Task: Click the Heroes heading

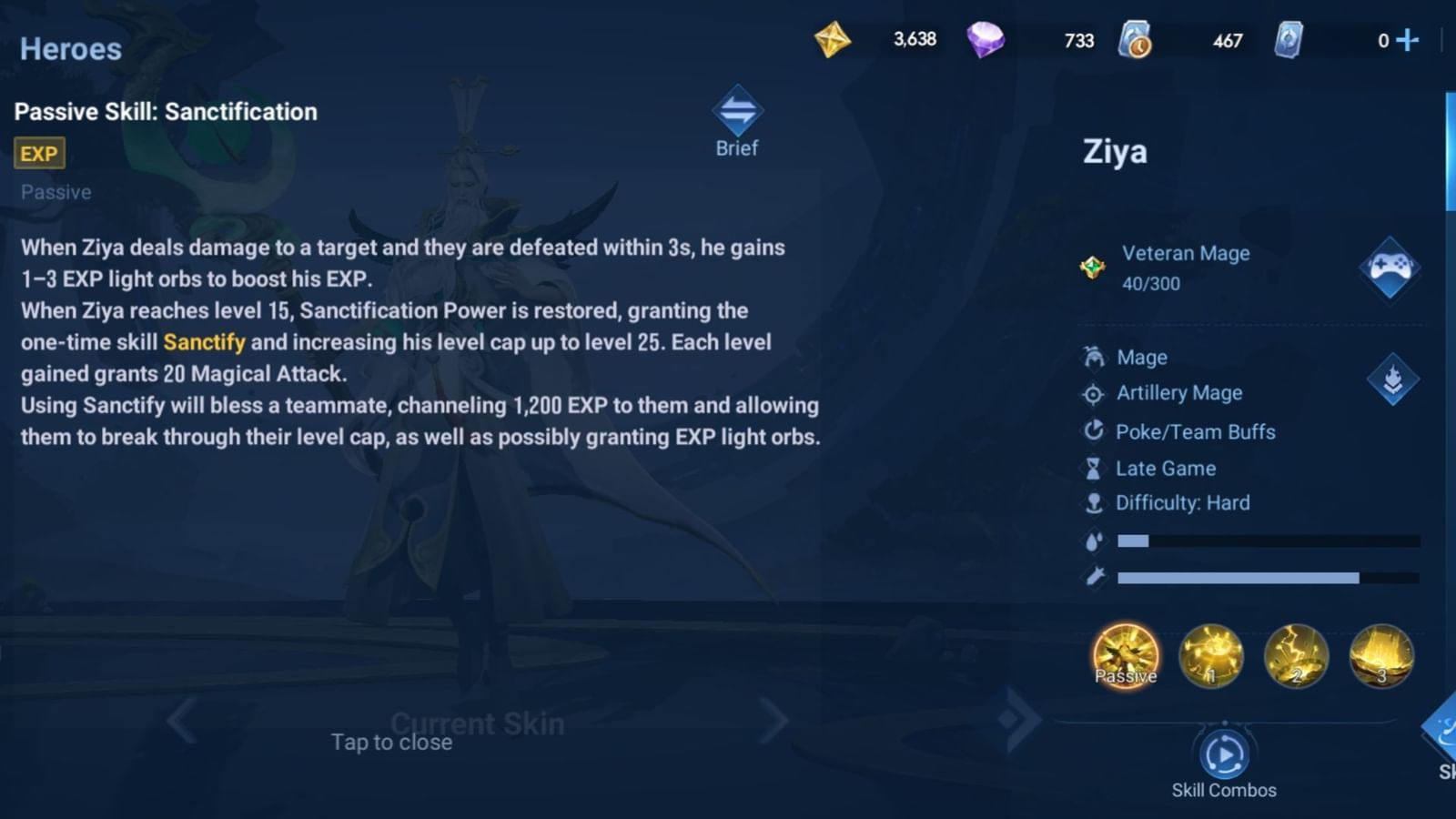Action: click(70, 49)
